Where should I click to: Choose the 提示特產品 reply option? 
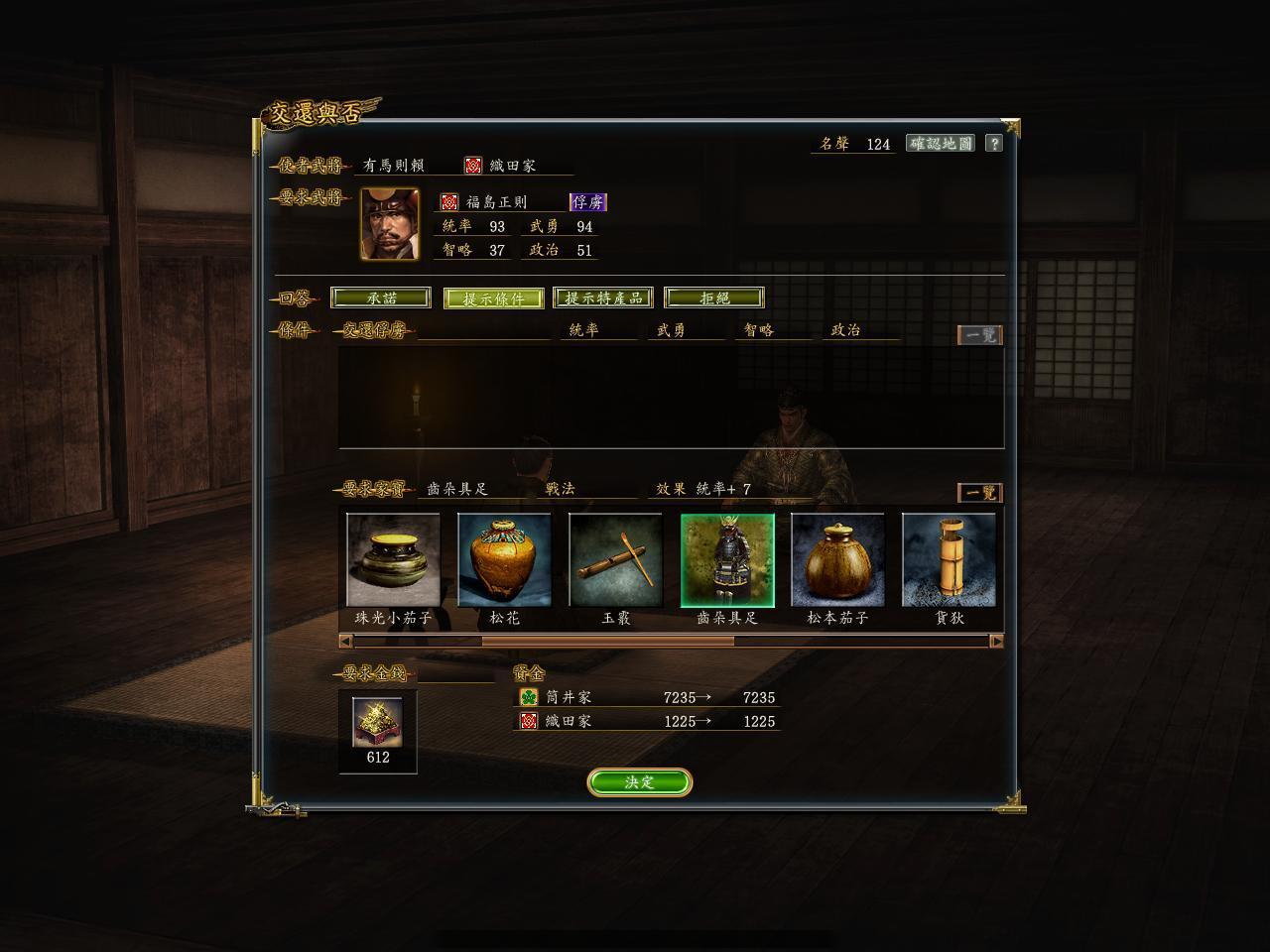(x=603, y=297)
